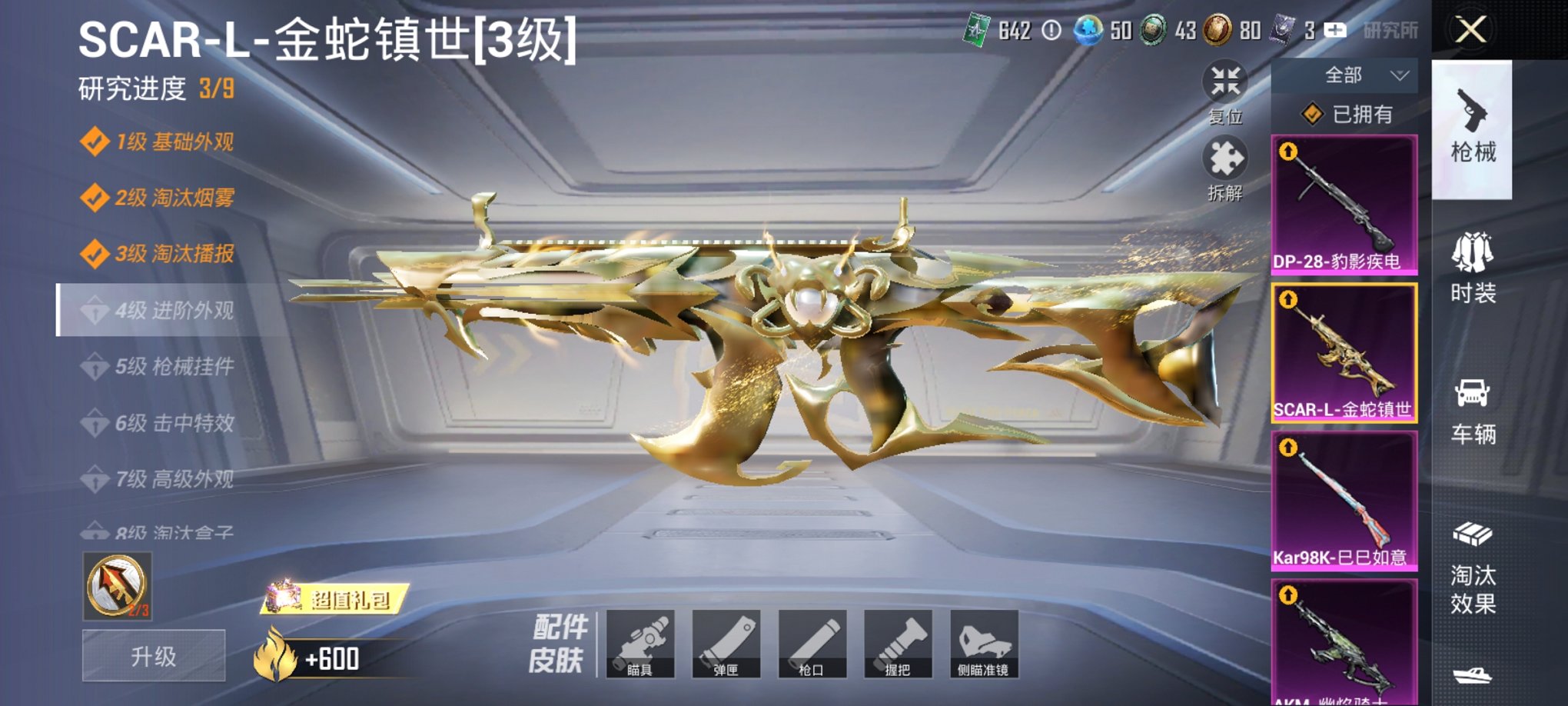Open the 握把 grip skin slot
1568x706 pixels.
(899, 646)
